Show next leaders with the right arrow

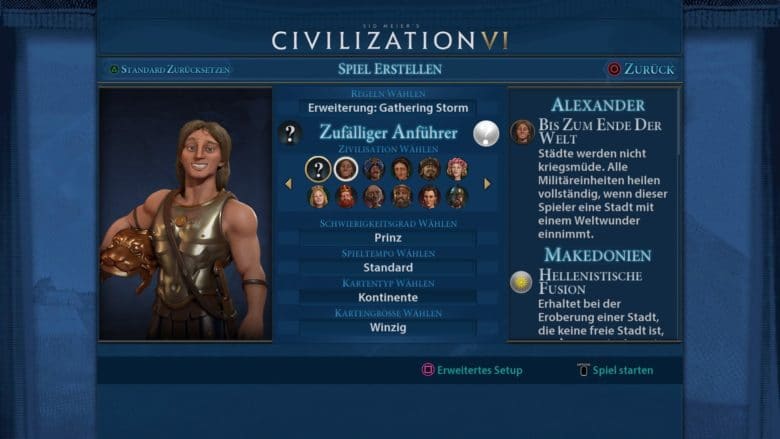coord(488,183)
